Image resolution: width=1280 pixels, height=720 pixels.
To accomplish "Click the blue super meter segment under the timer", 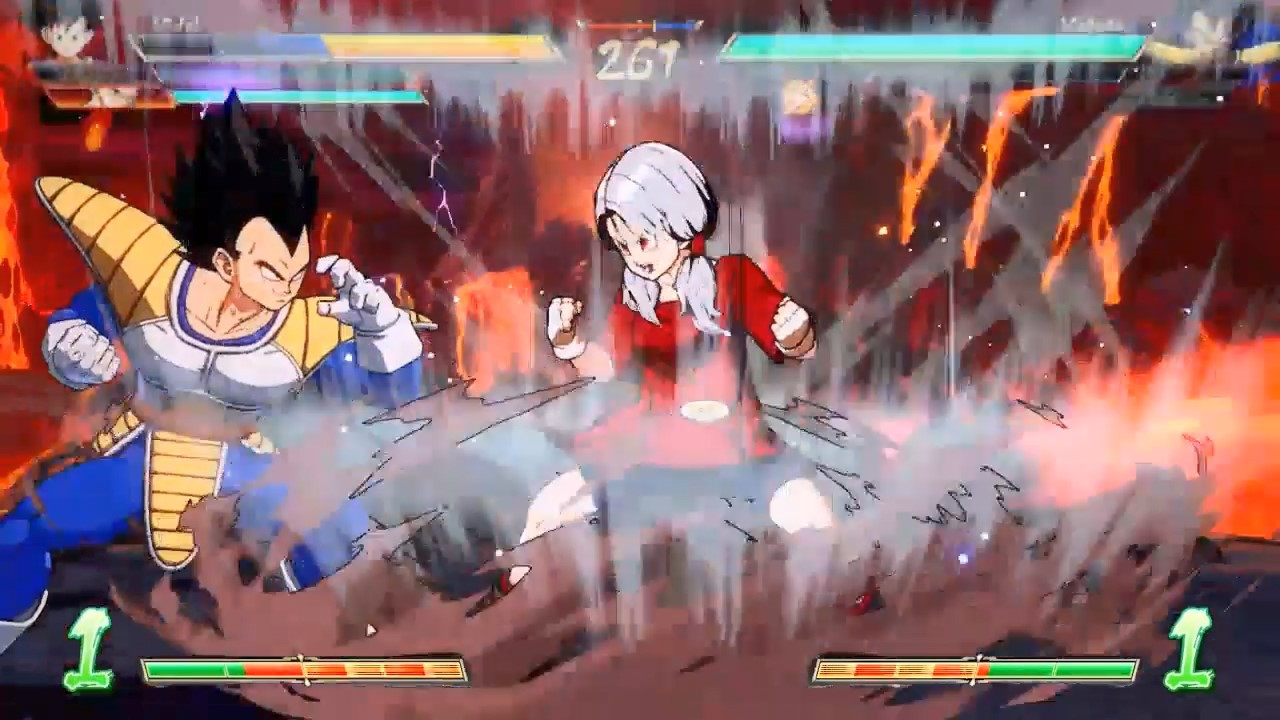I will click(x=672, y=24).
